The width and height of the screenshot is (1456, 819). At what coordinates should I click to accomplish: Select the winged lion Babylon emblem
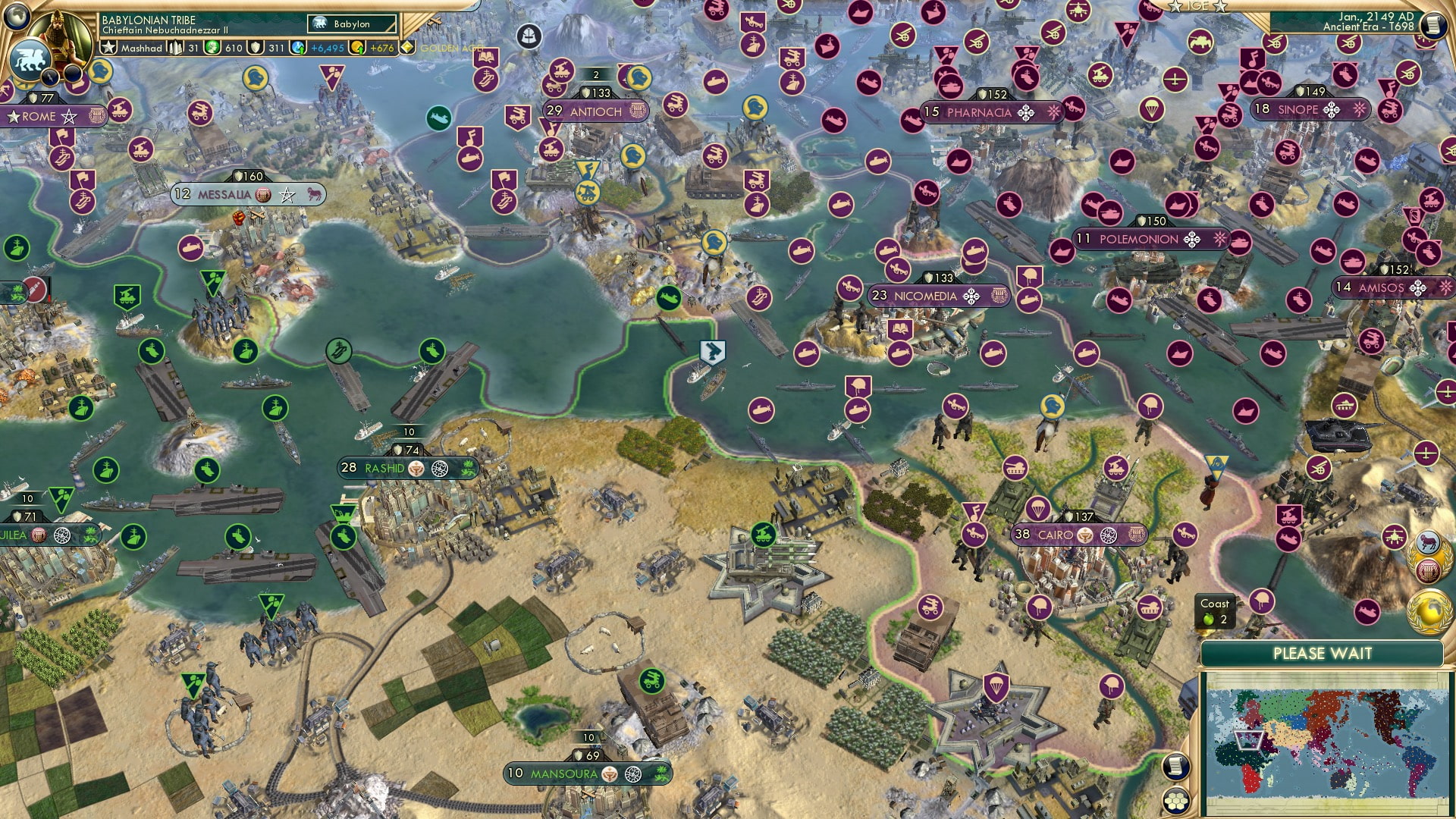(30, 58)
